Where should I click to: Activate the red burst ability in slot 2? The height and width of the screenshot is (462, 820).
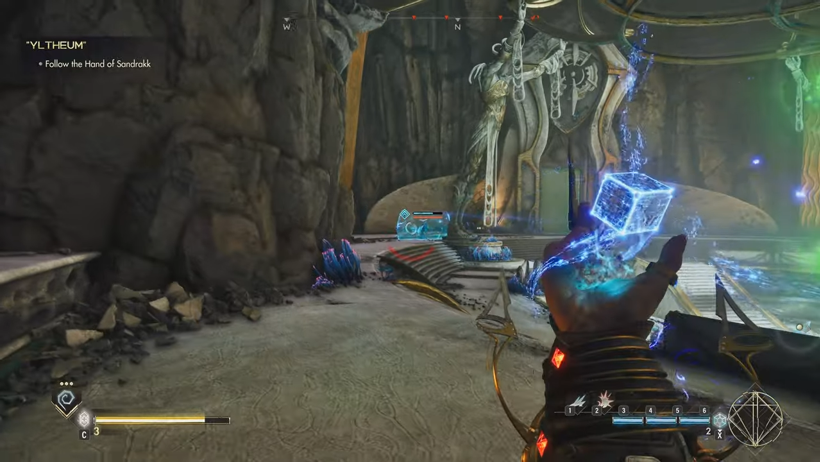pyautogui.click(x=606, y=400)
